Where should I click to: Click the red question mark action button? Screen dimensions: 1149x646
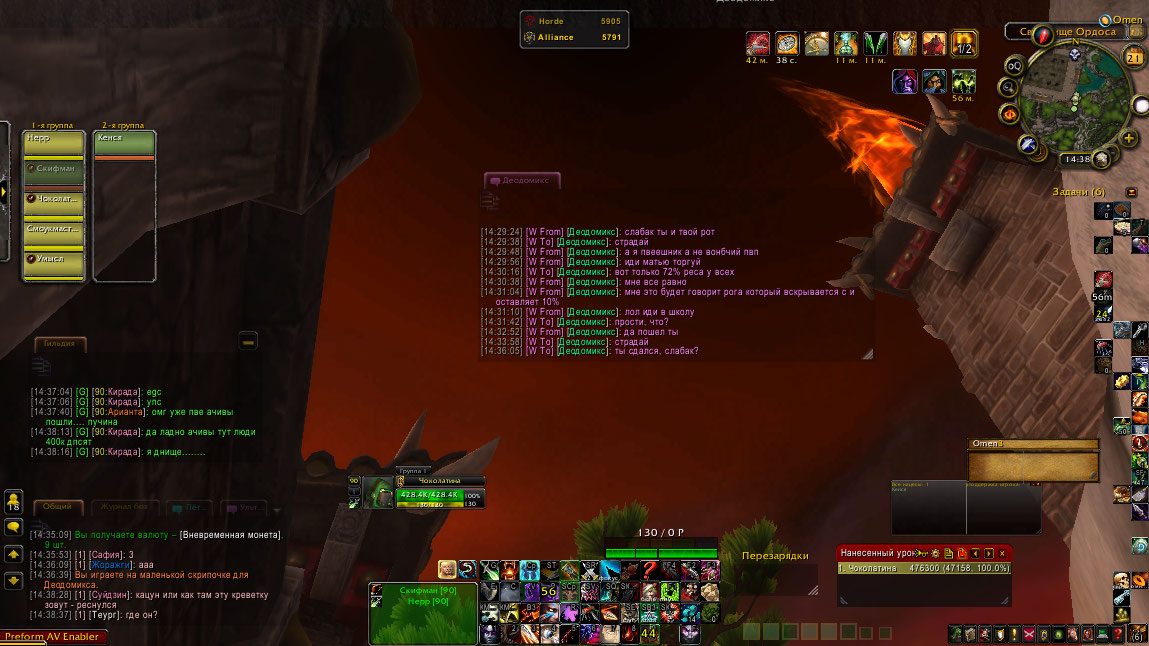(649, 570)
